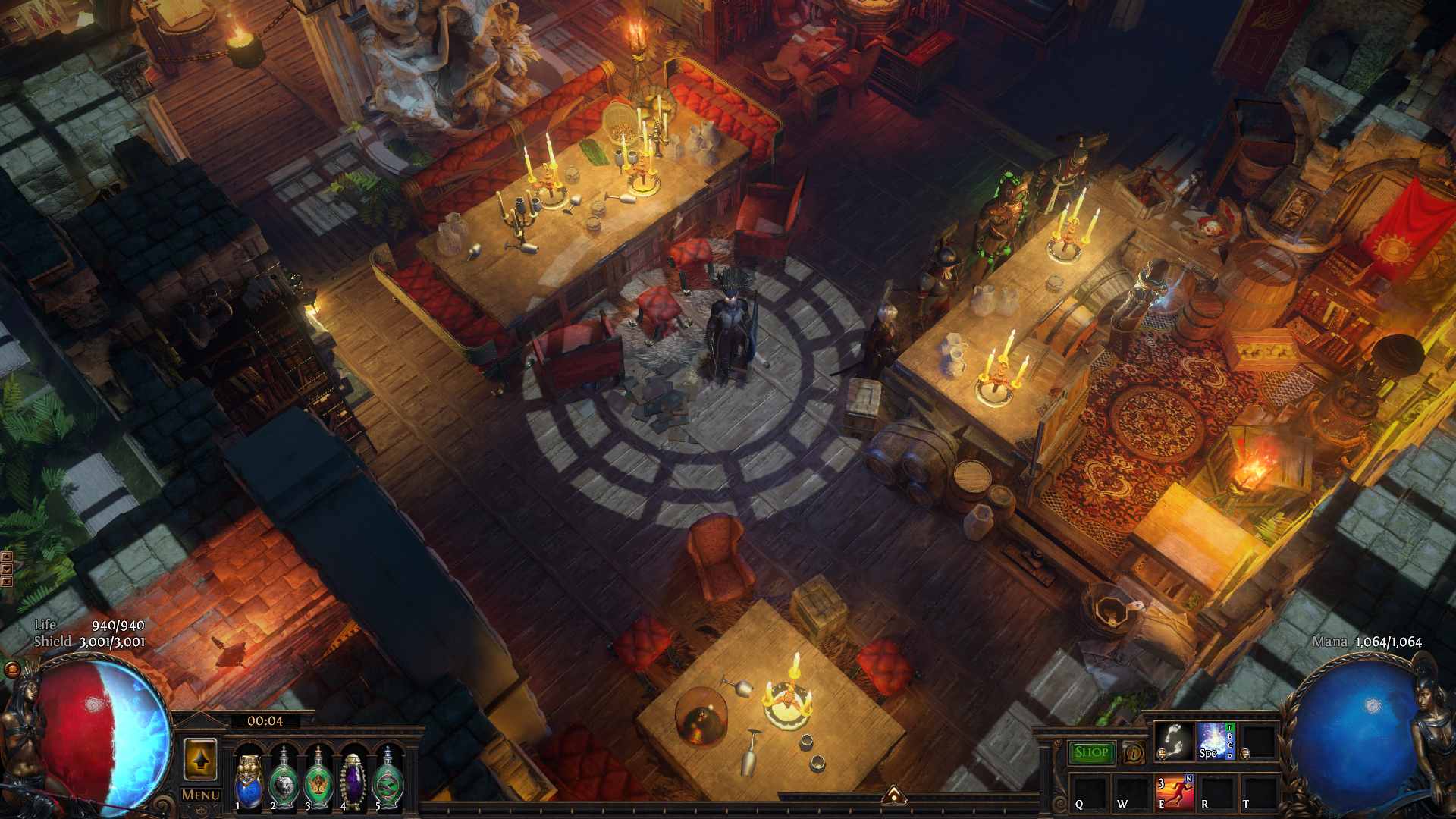Screen dimensions: 1456x819
Task: Open the Menu button
Action: (201, 795)
